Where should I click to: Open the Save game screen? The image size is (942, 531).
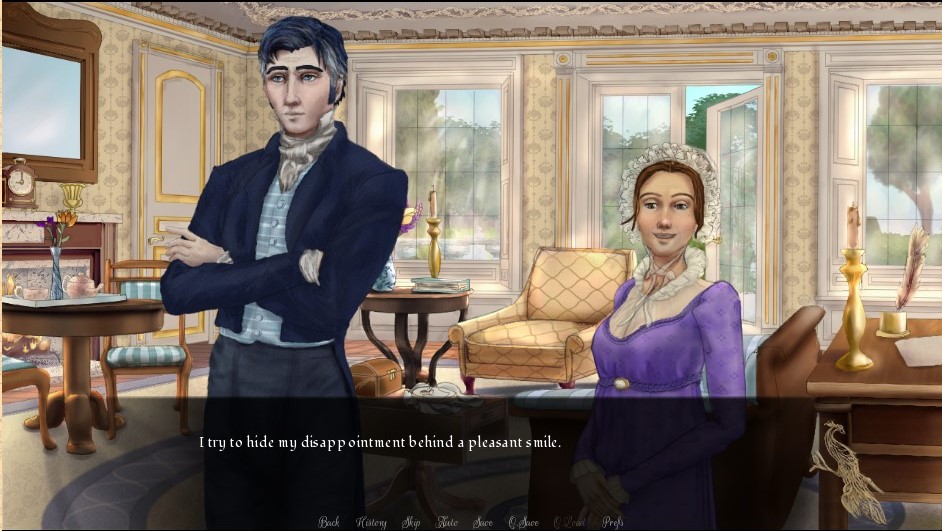pos(483,522)
